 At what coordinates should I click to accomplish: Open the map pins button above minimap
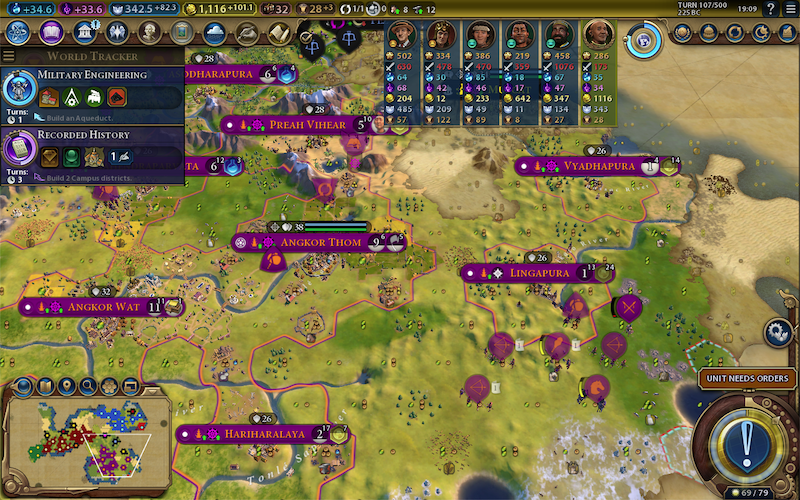tap(67, 385)
